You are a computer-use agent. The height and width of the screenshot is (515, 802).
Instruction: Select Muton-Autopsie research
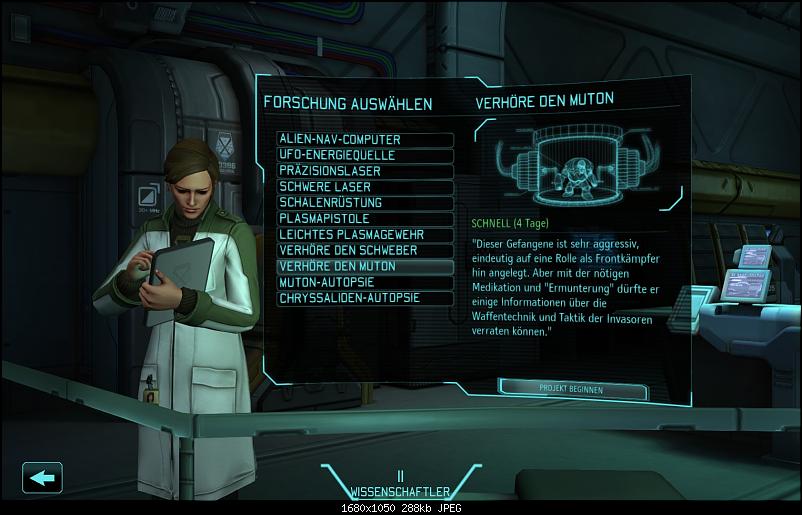[365, 283]
